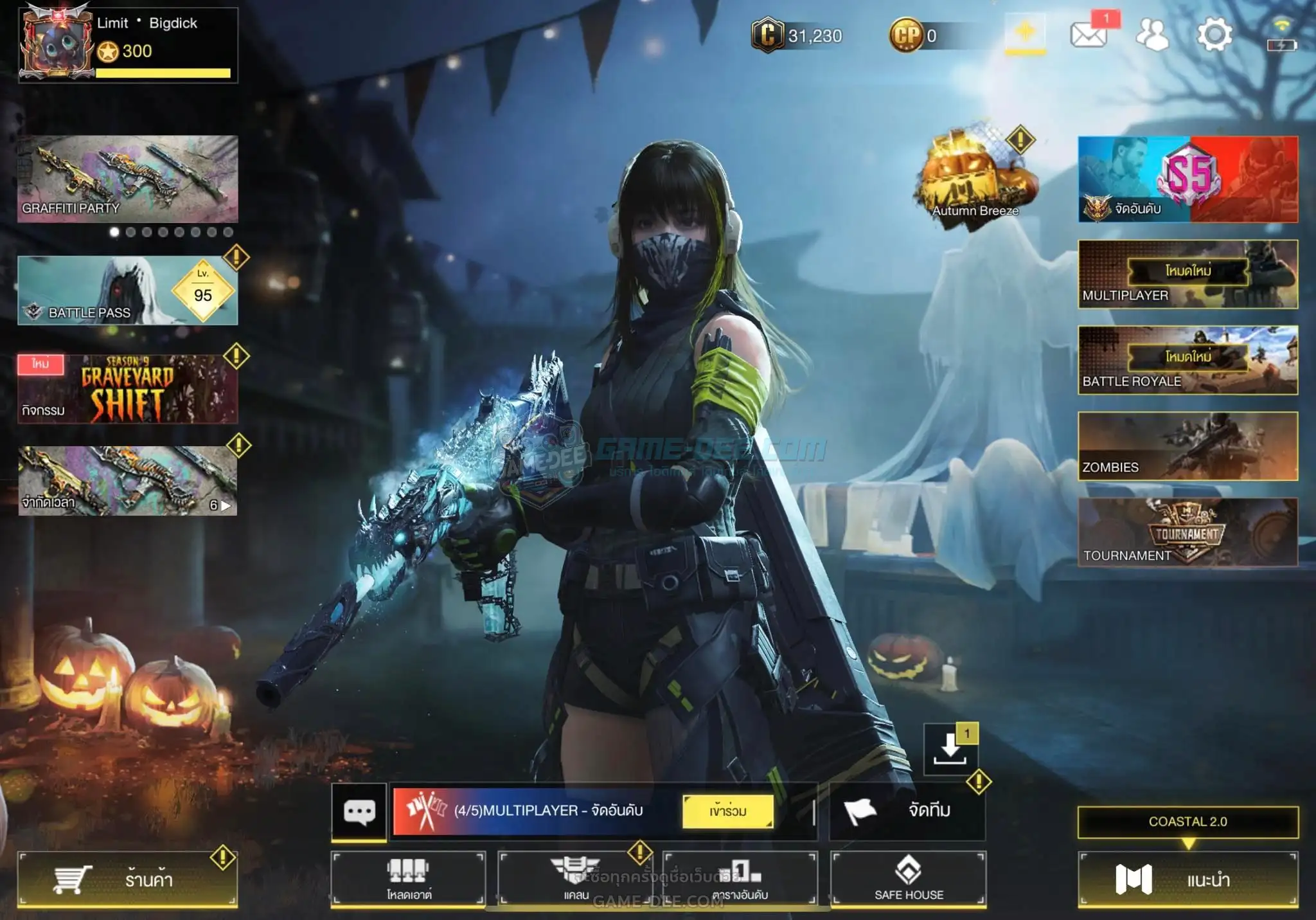
Task: Open the friends list icon
Action: point(1152,35)
